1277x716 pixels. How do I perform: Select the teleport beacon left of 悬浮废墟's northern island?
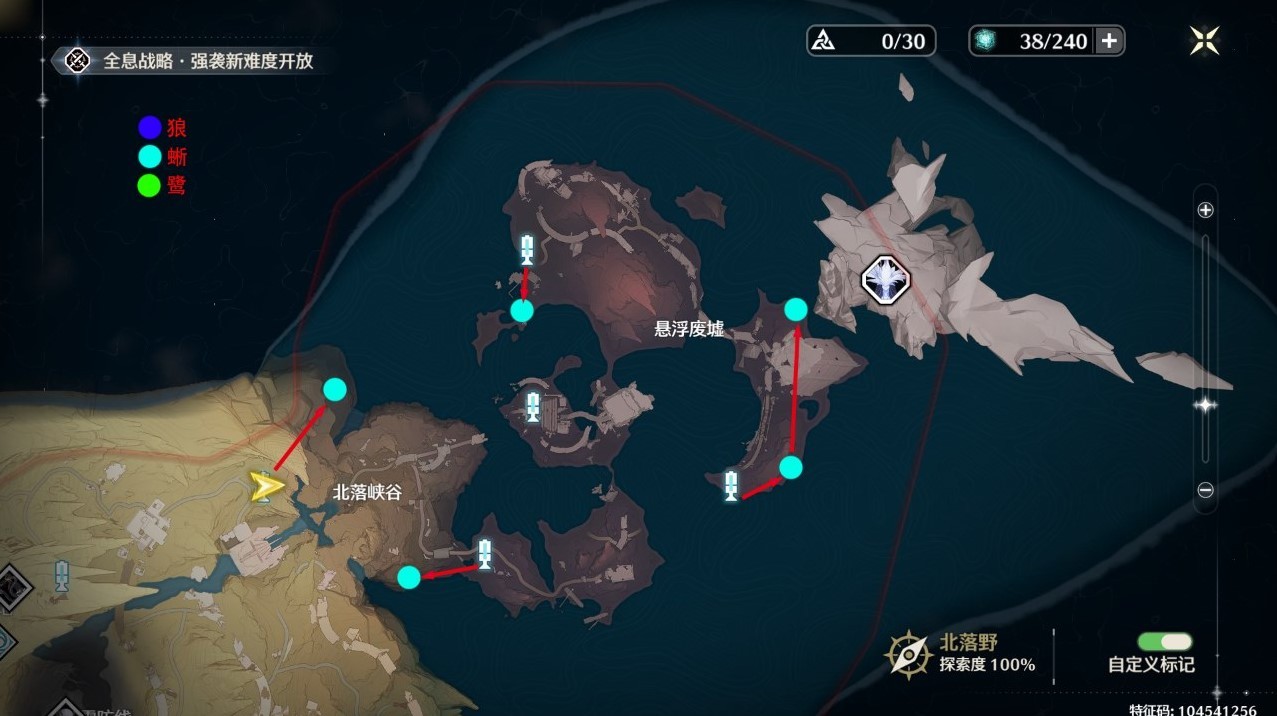527,249
